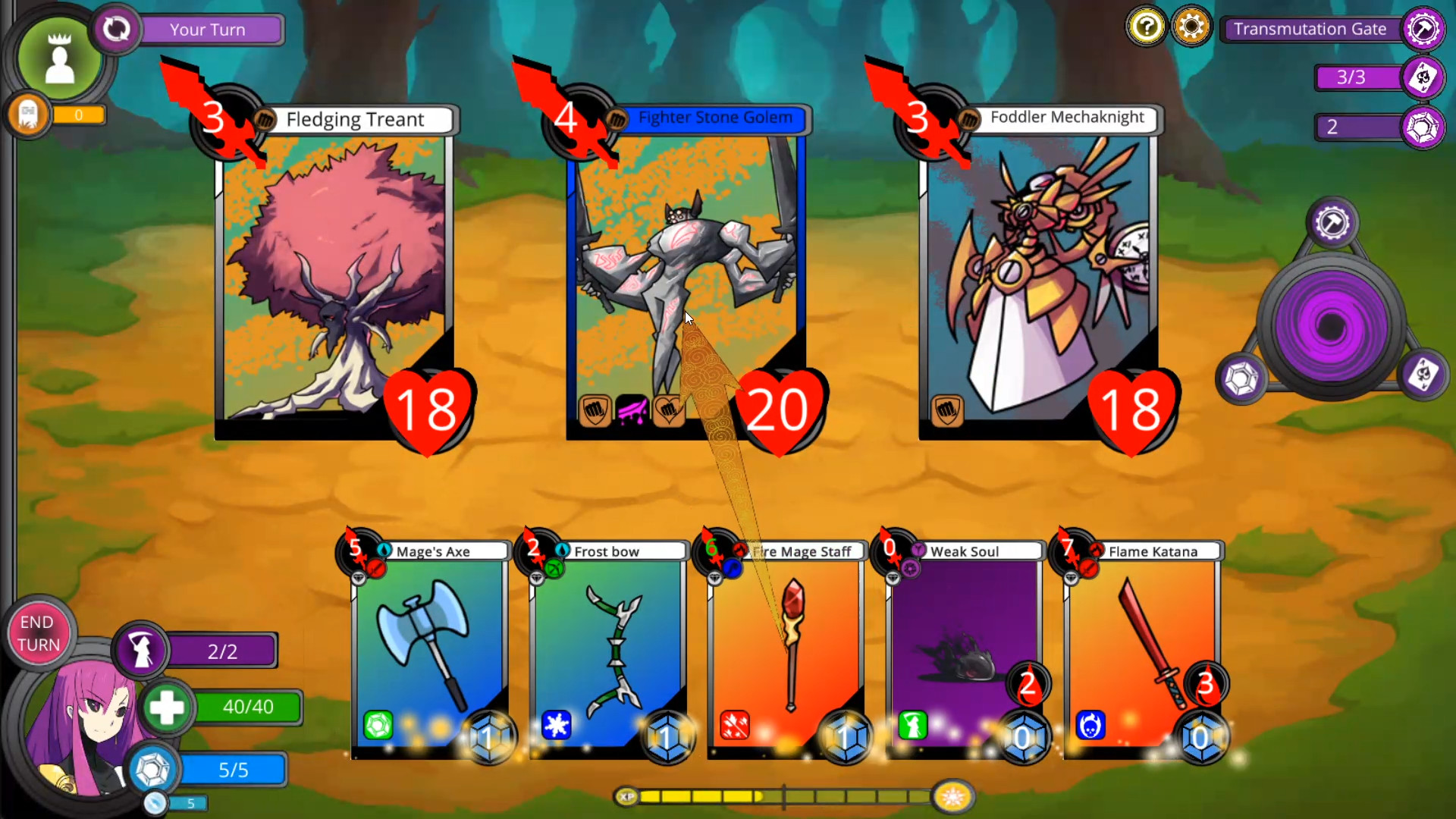Select the green health cross icon beside 40/40
Screen dimensions: 1456x819
[x=168, y=708]
